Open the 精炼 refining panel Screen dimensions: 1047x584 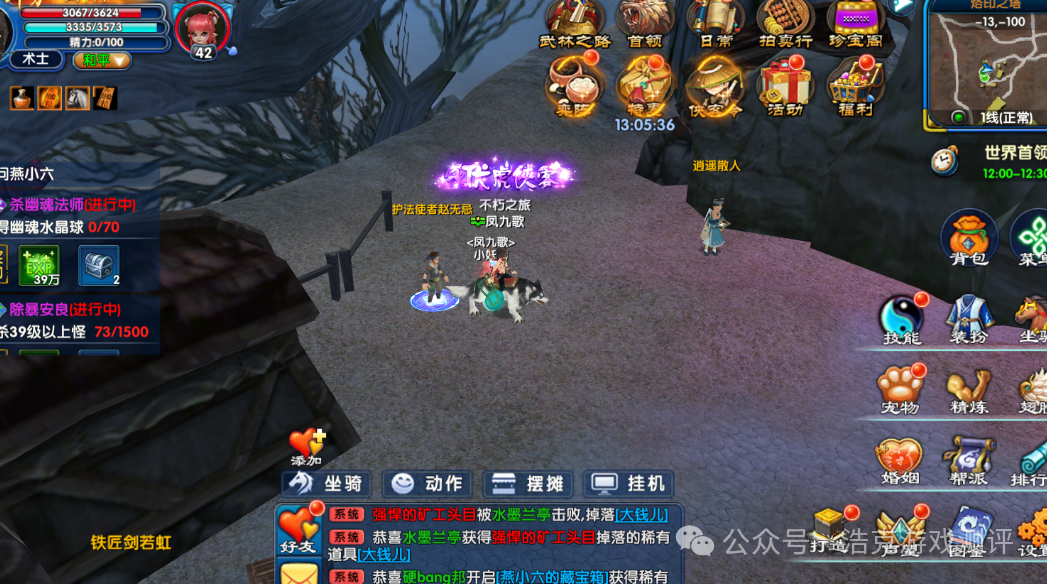(968, 390)
